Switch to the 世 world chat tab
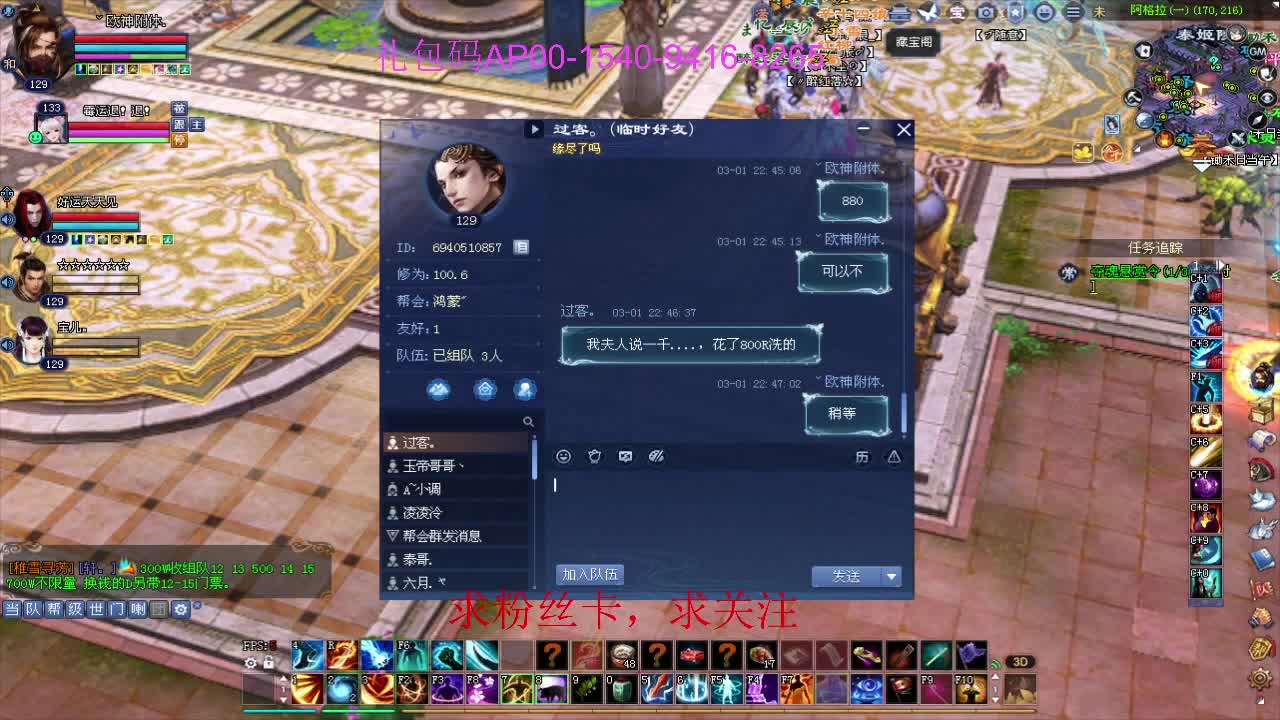The image size is (1280, 720). click(x=94, y=610)
